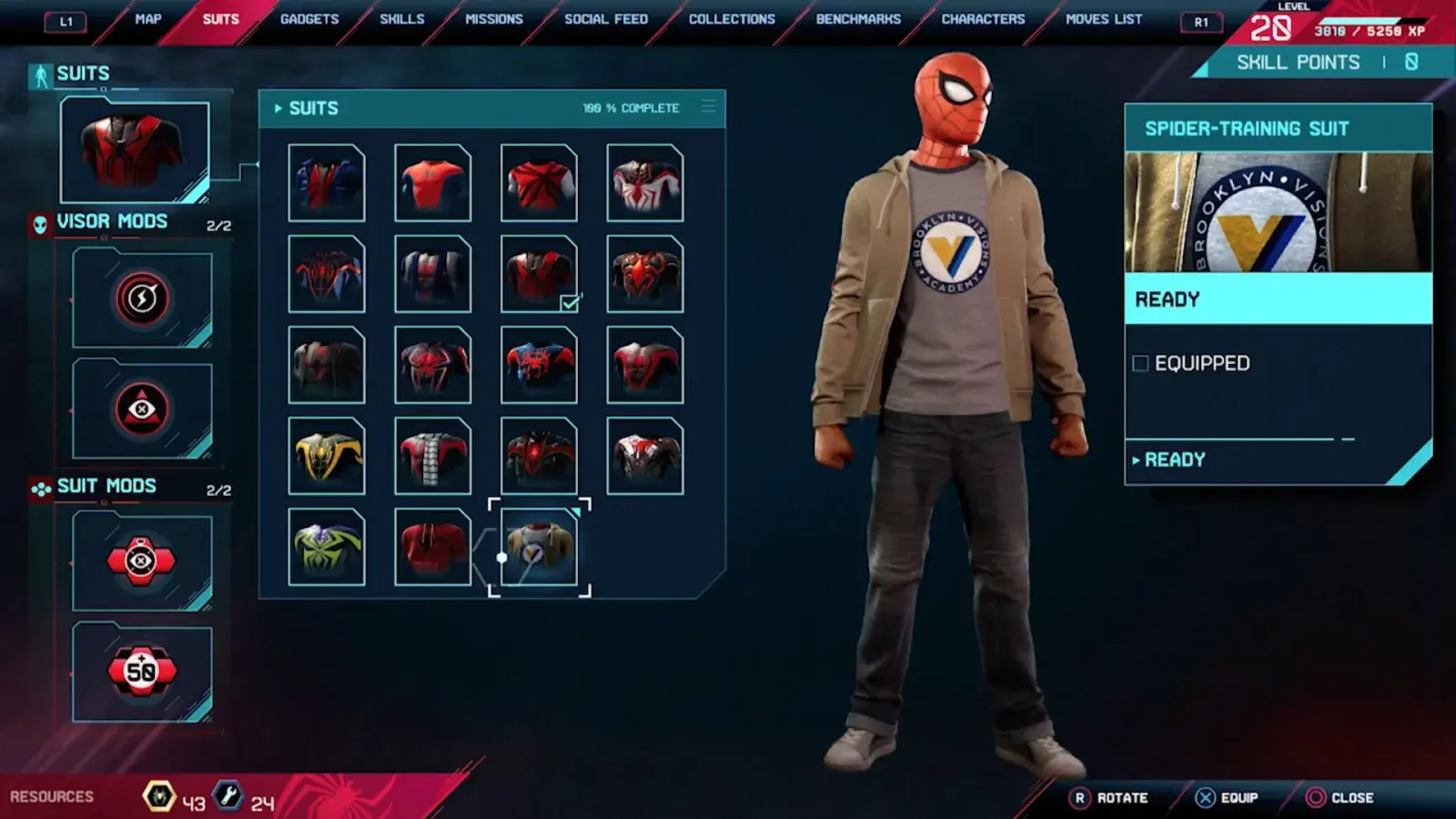
Task: Select the yellow and black suit thumbnail
Action: tap(327, 456)
